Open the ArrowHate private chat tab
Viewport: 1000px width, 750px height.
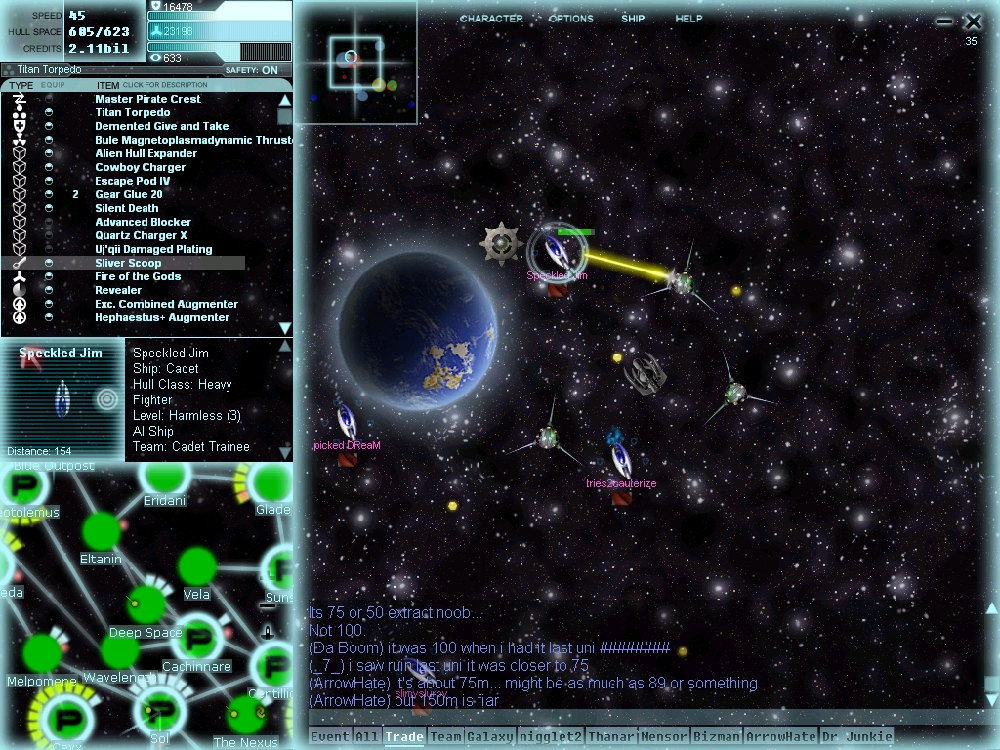[x=781, y=737]
